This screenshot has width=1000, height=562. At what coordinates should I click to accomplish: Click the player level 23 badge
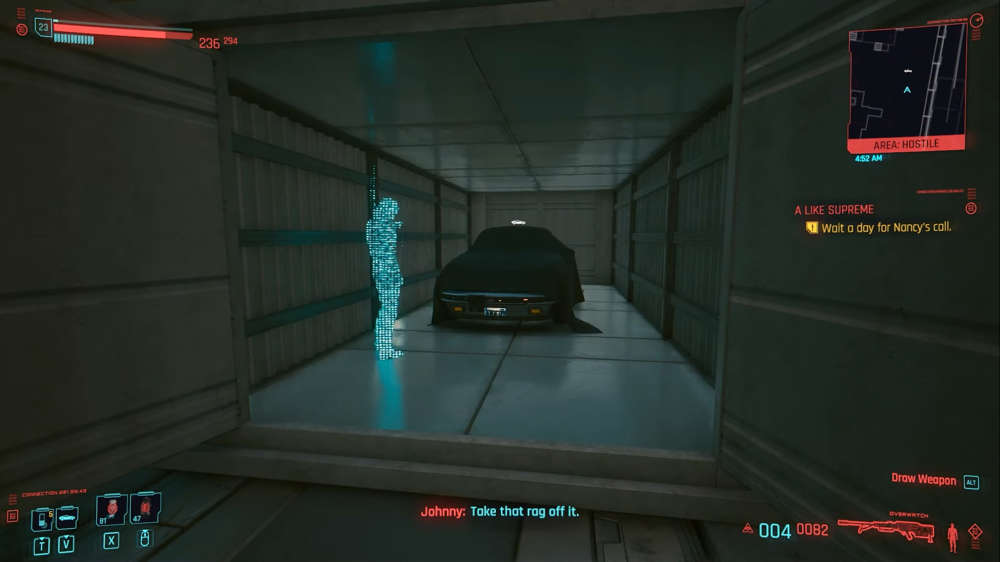[x=42, y=27]
